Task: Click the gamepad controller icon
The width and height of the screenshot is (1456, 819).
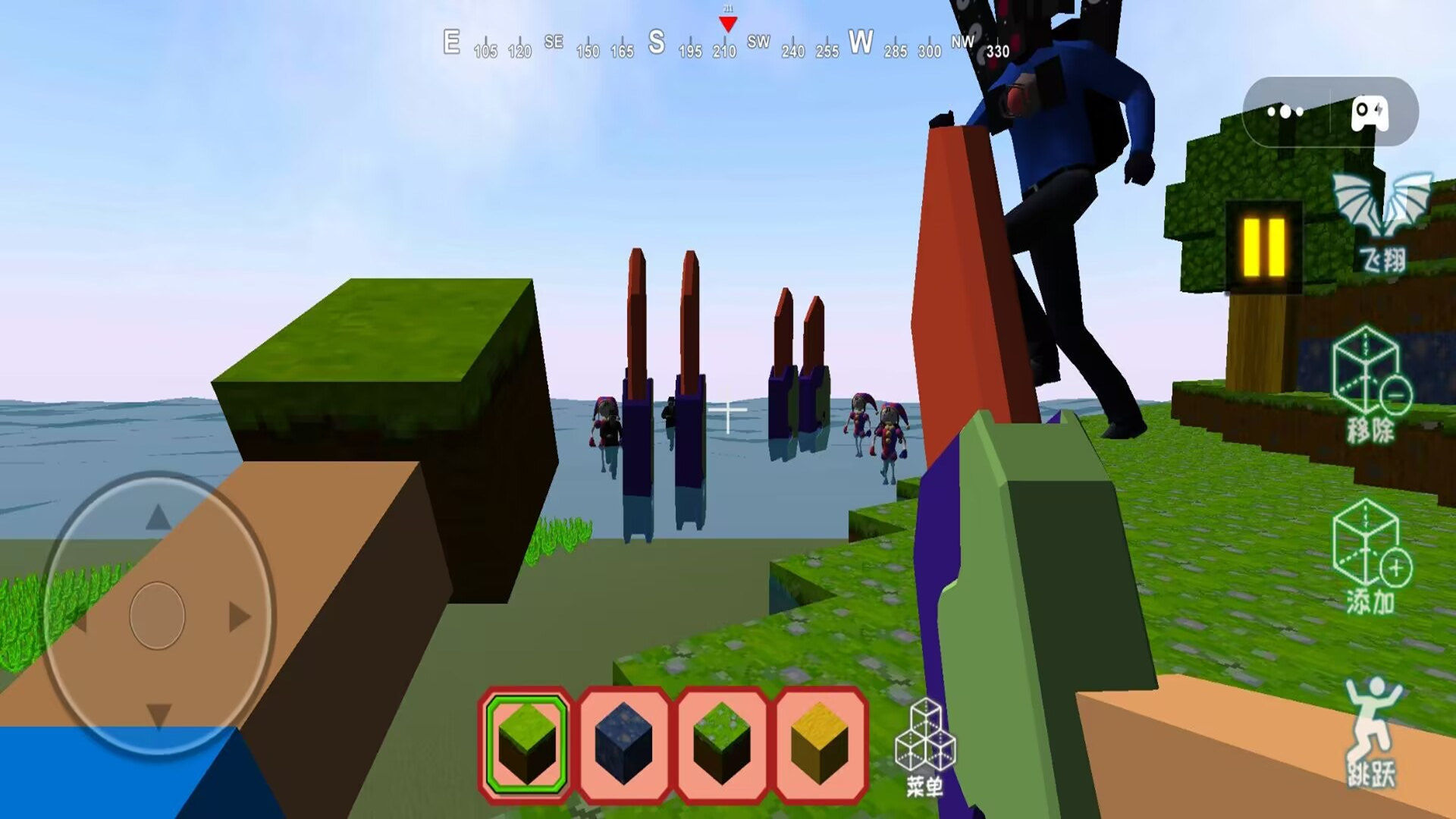Action: point(1370,113)
